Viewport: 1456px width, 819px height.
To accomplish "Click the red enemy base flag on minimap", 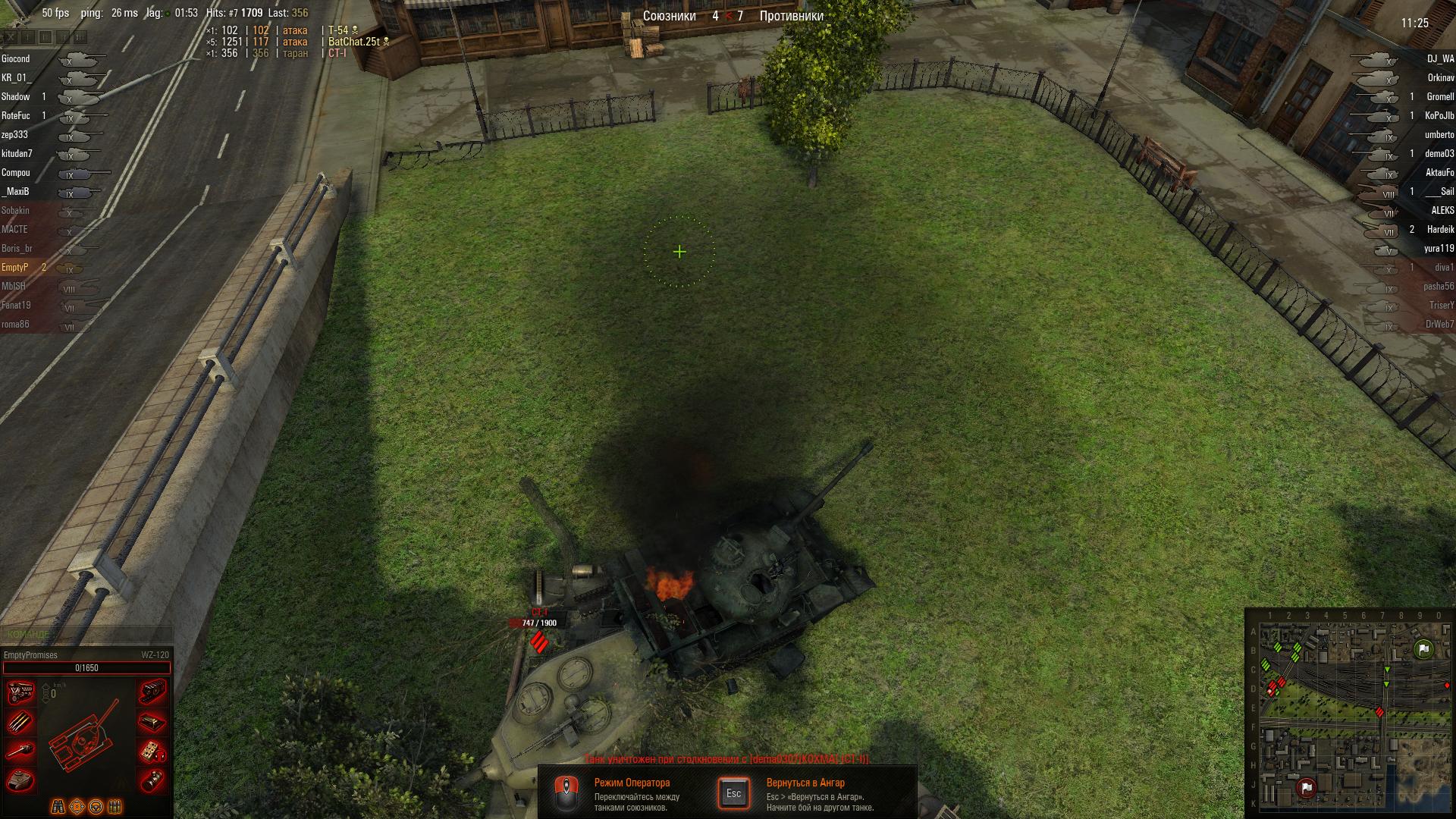I will pos(1306,788).
